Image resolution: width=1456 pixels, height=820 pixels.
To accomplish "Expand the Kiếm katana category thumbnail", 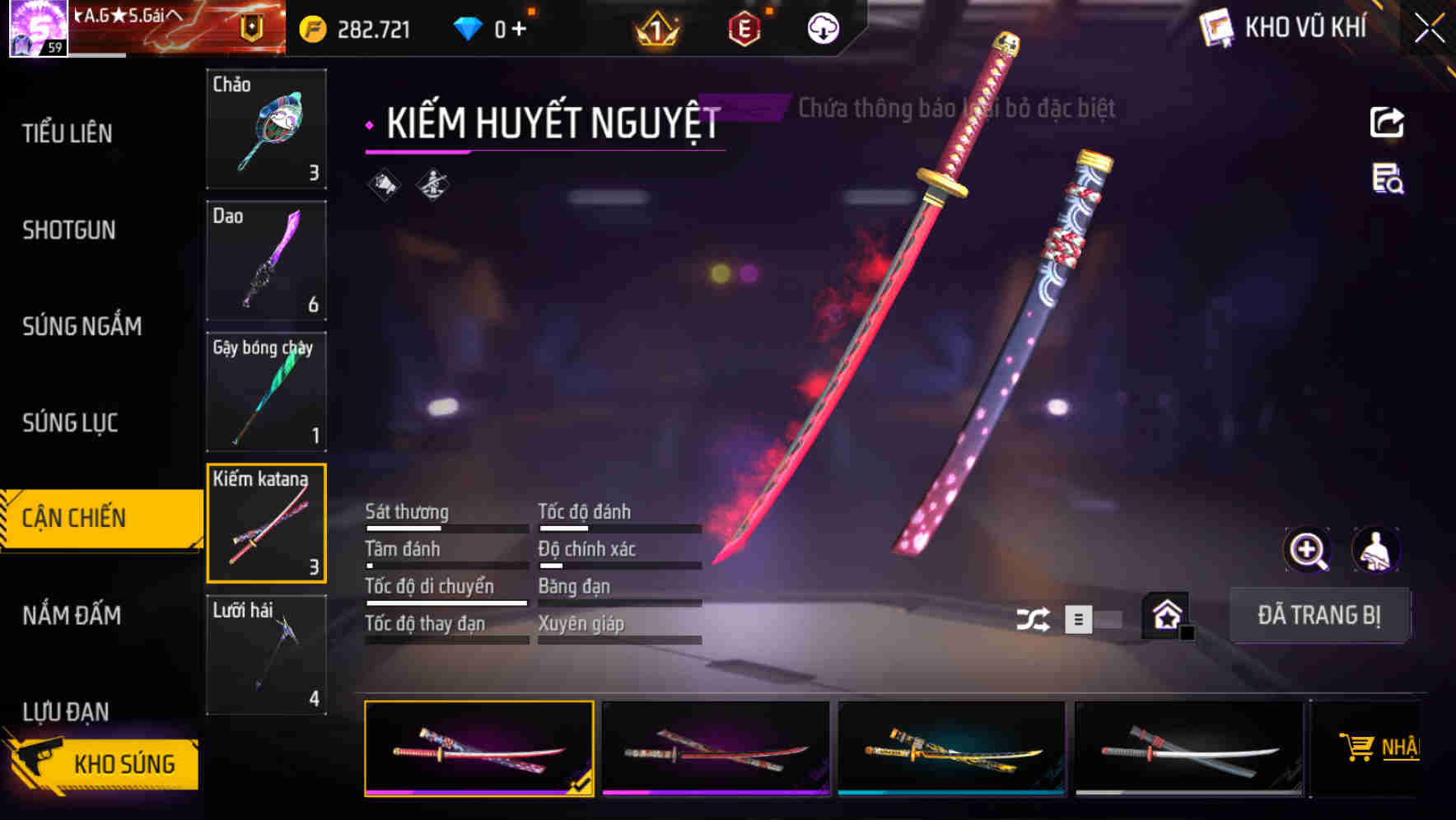I will point(265,522).
